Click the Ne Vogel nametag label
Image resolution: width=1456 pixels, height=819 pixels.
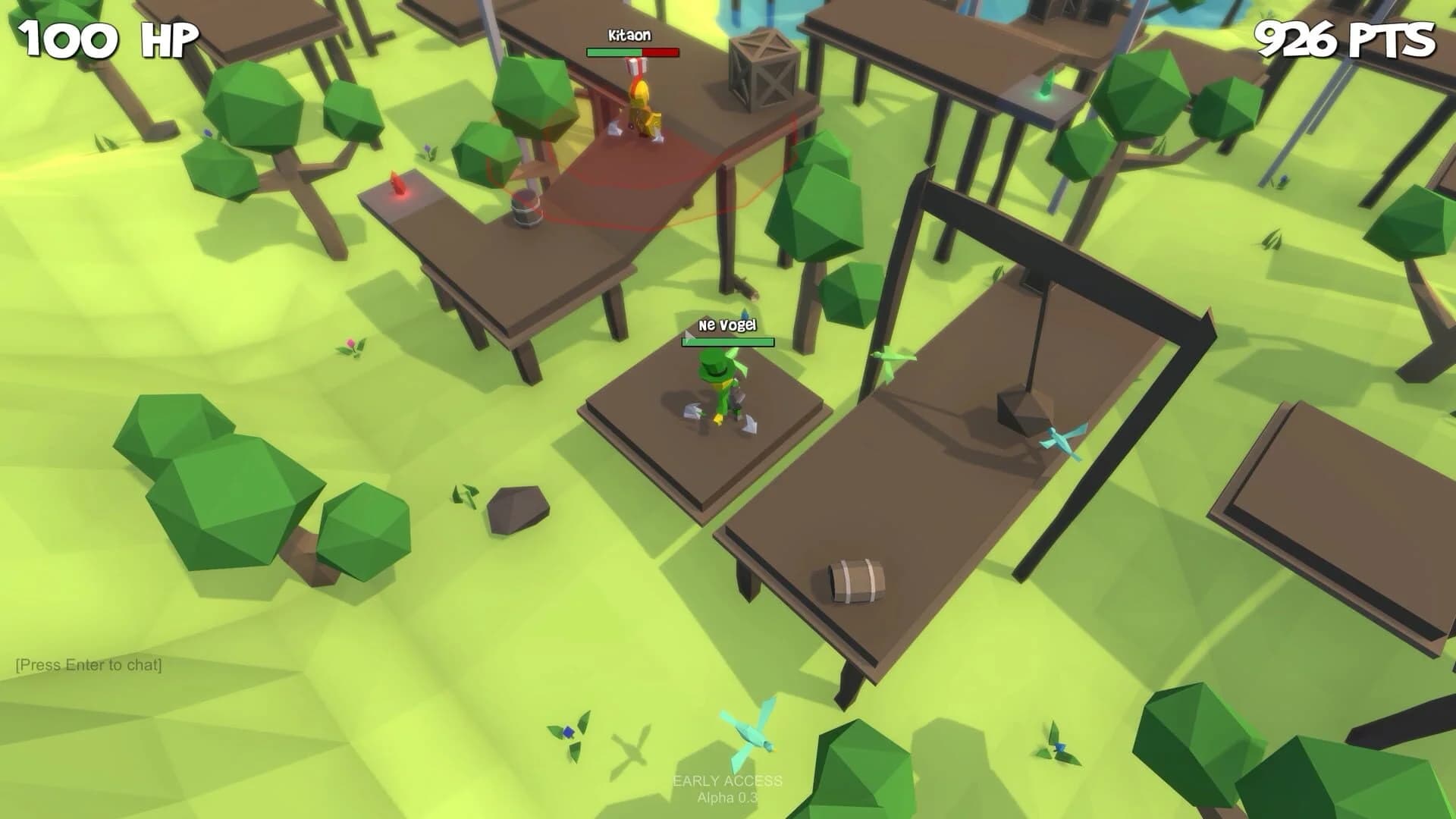point(729,326)
